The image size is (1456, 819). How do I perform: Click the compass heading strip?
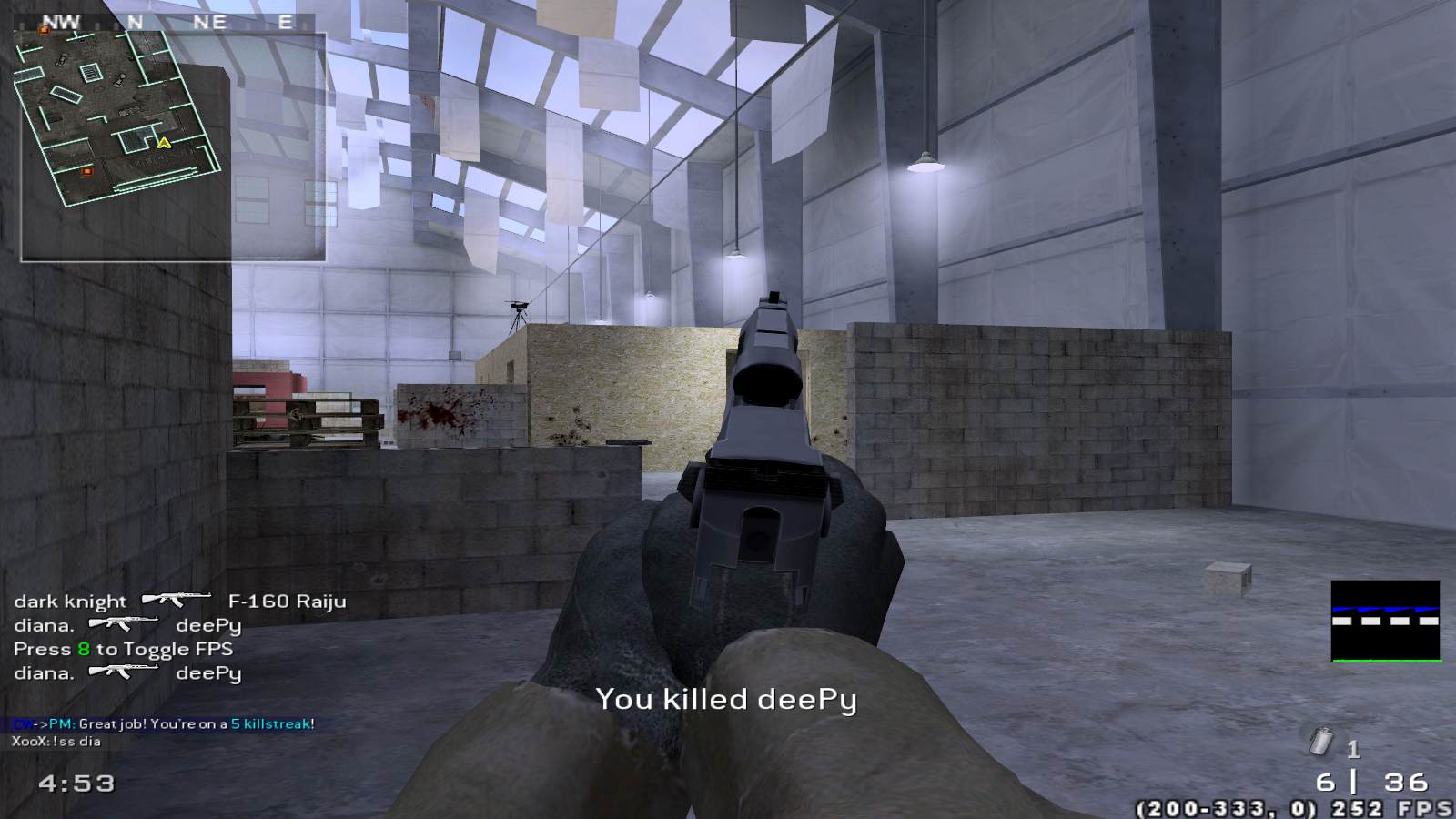click(x=171, y=22)
